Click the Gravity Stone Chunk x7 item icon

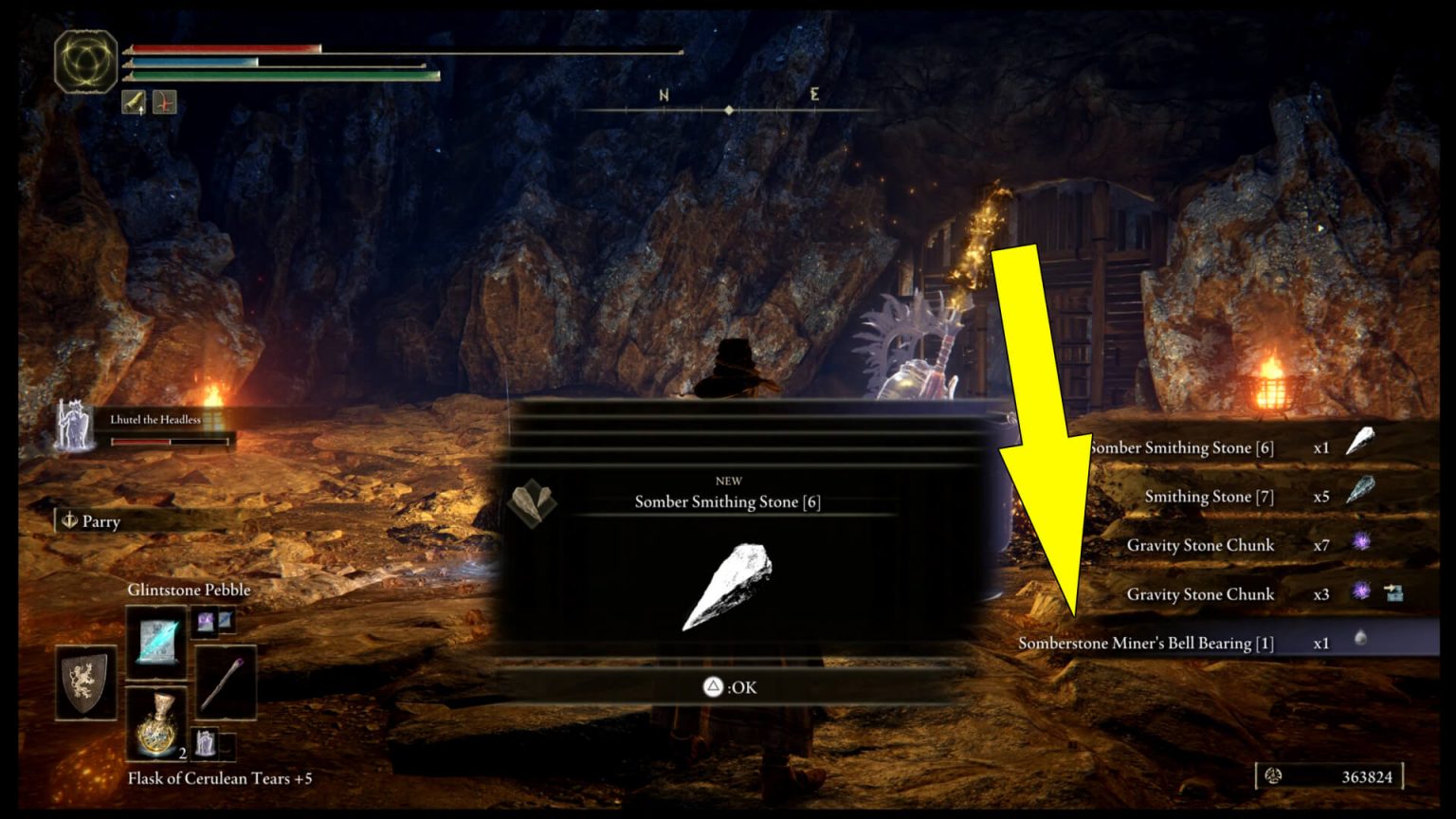point(1362,542)
